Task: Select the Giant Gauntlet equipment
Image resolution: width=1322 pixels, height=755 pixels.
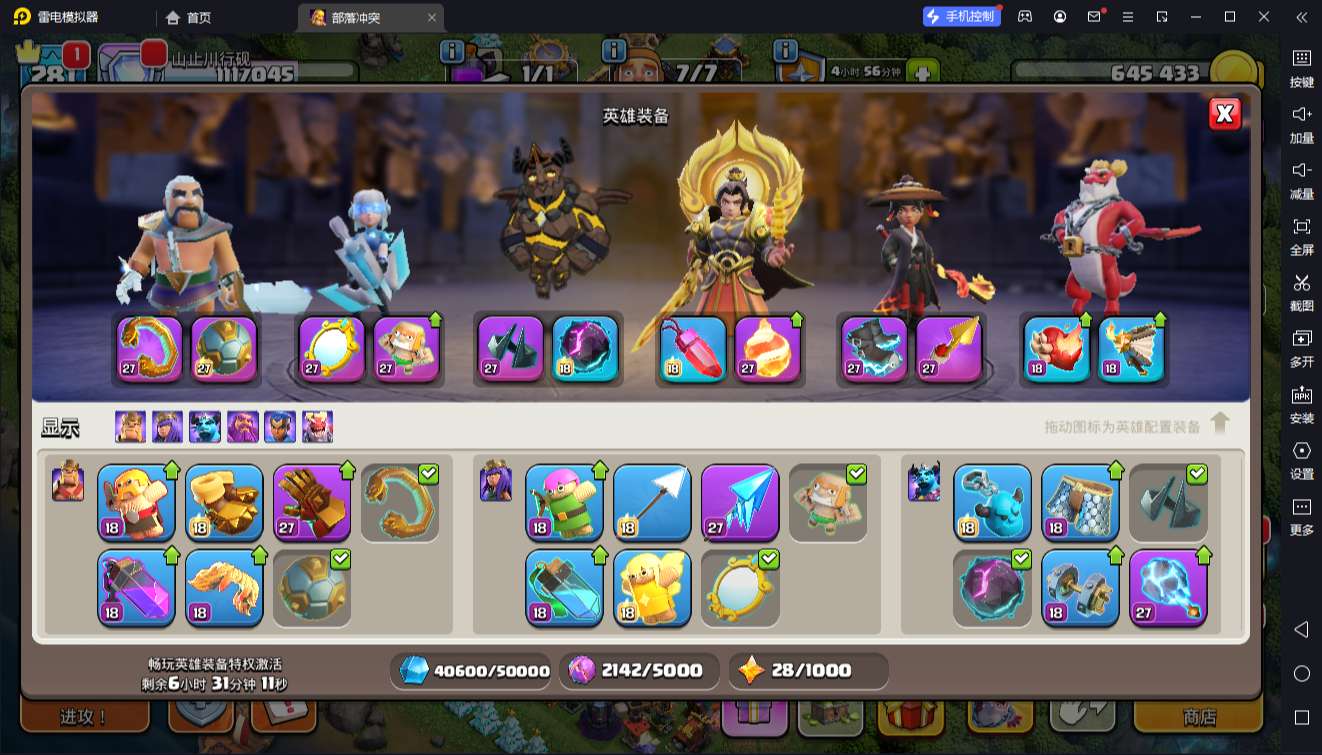Action: coord(312,502)
